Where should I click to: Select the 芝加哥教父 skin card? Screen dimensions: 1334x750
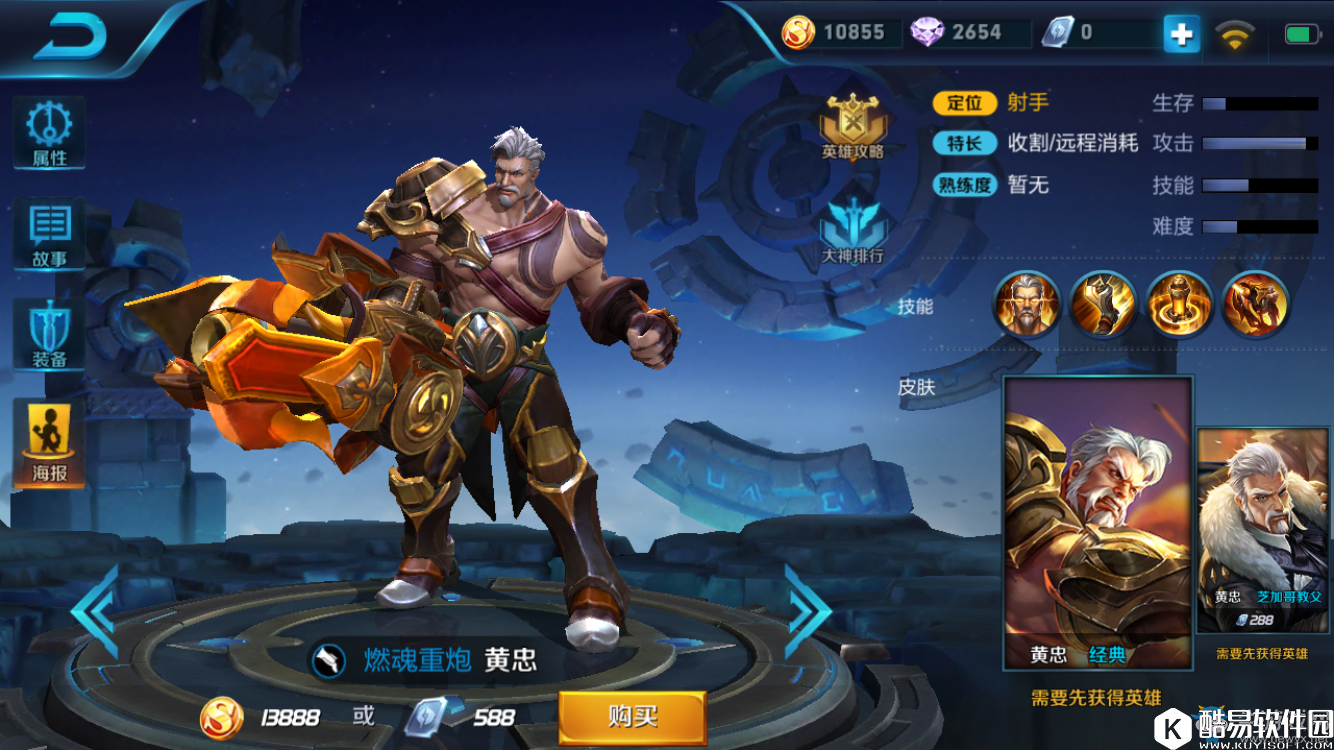[1262, 530]
